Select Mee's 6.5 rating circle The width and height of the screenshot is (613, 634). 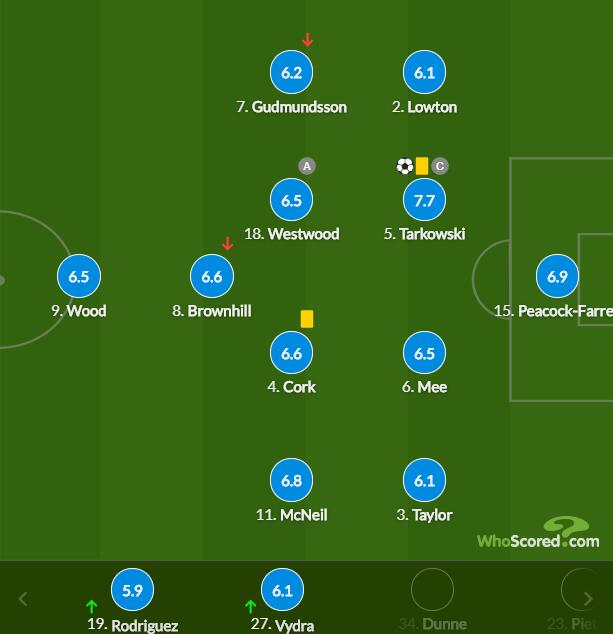[x=424, y=354]
